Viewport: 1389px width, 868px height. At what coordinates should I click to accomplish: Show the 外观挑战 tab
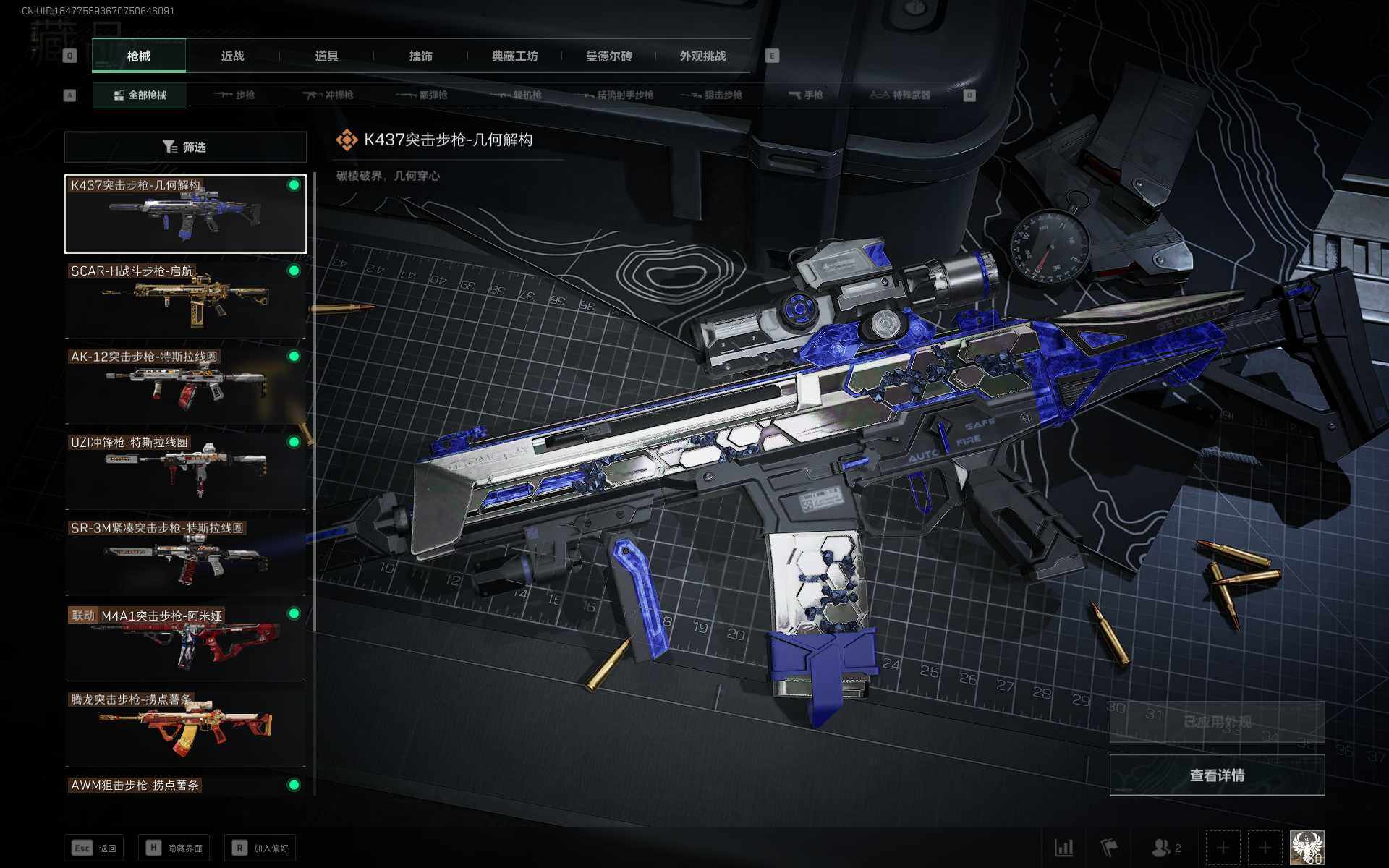[x=702, y=56]
